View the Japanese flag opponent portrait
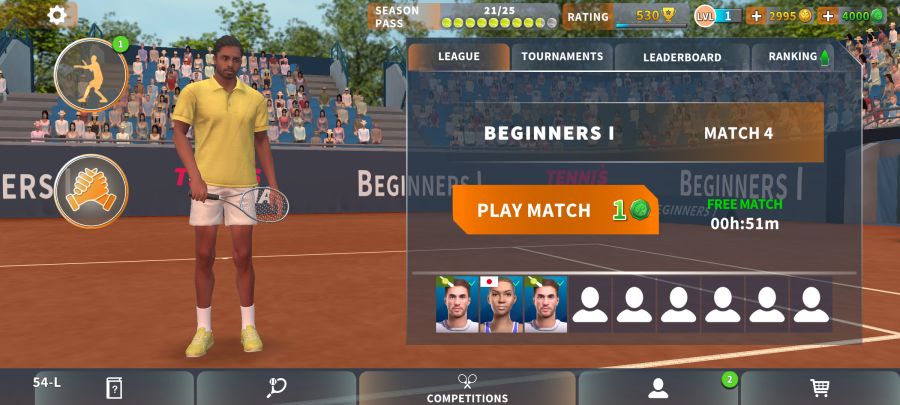 pyautogui.click(x=502, y=304)
